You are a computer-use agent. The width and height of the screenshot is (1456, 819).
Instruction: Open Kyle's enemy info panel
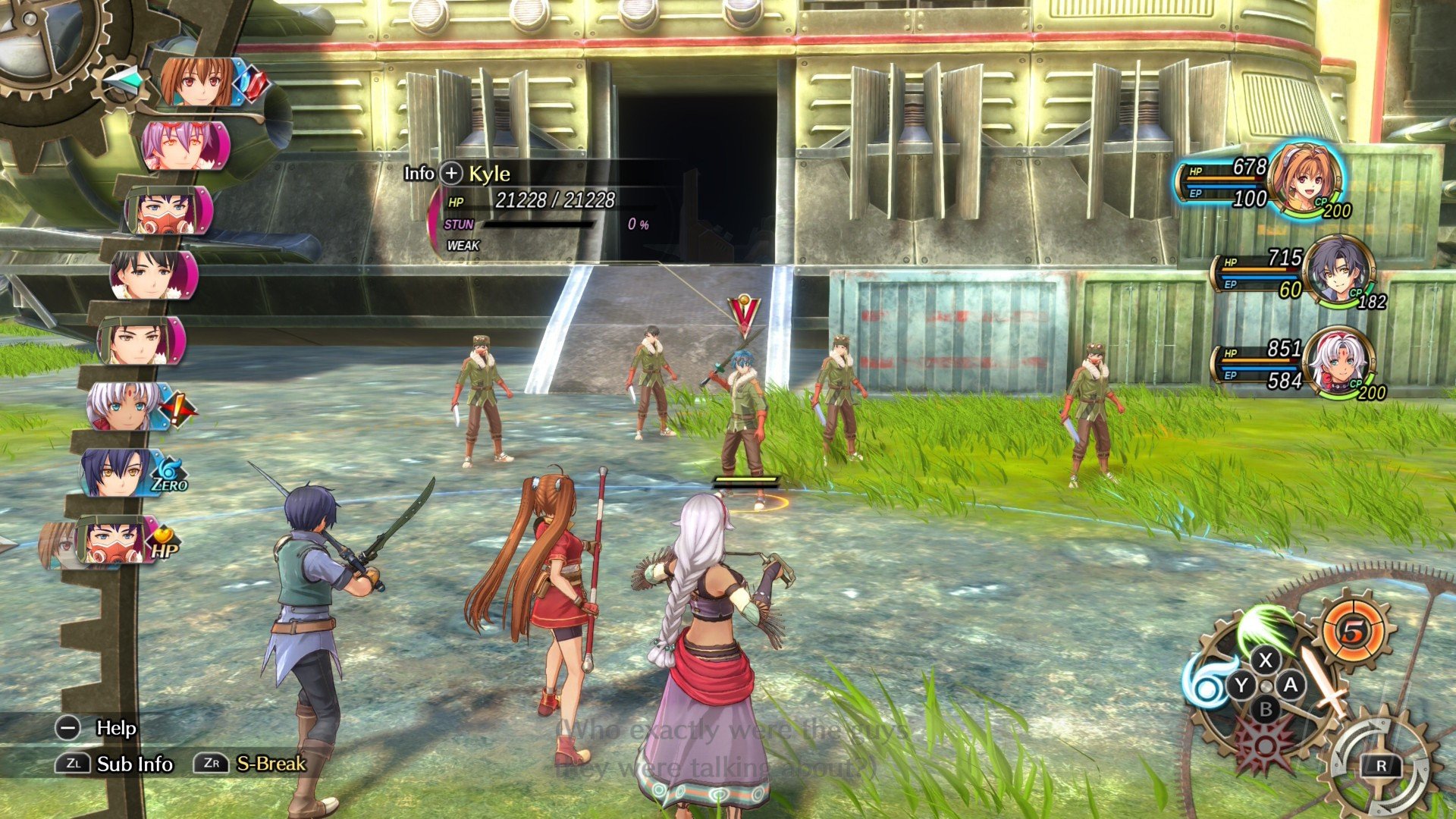(451, 174)
